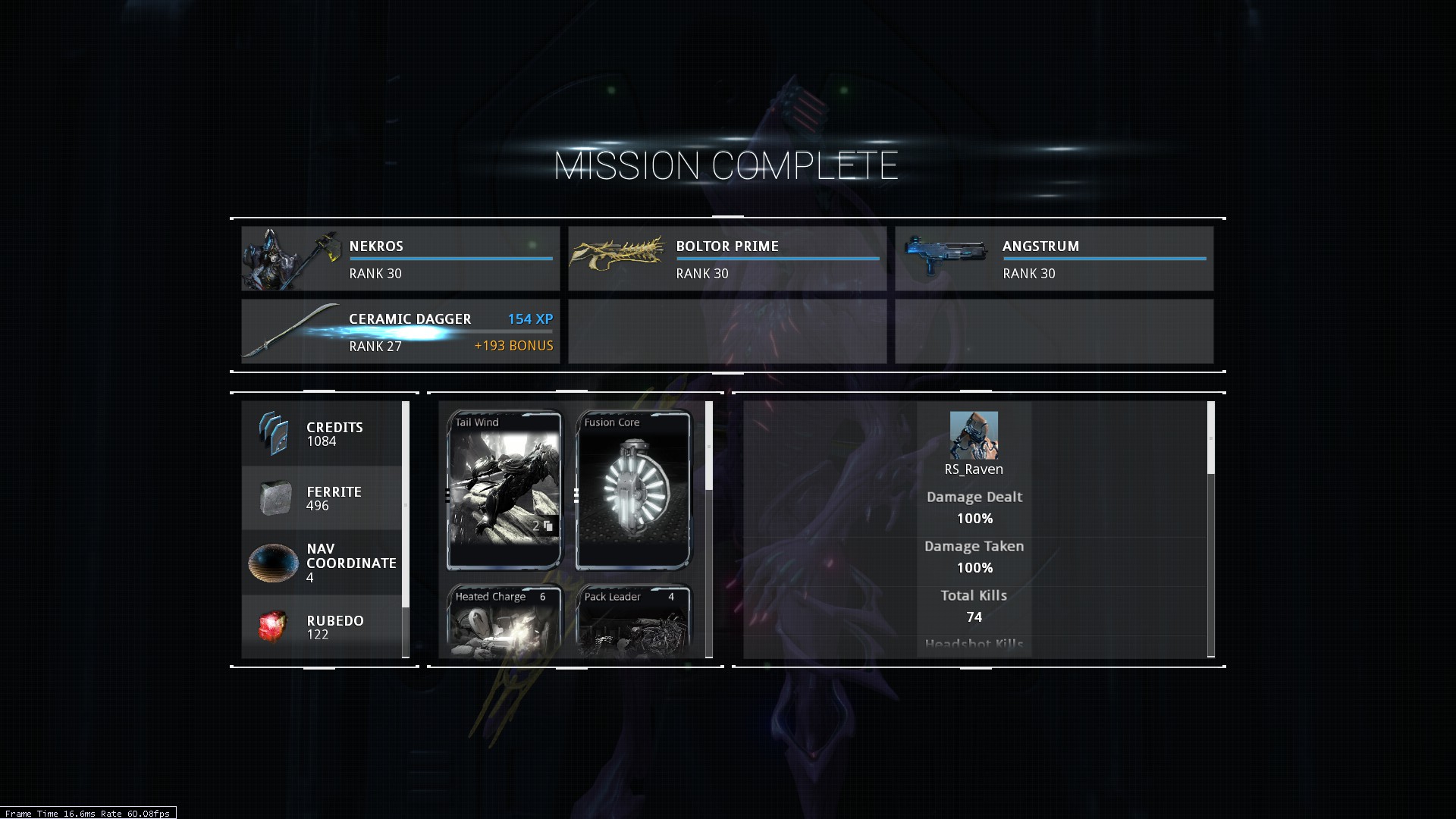Click the Boltor Prime weapon panel
1456x819 pixels.
coord(727,259)
